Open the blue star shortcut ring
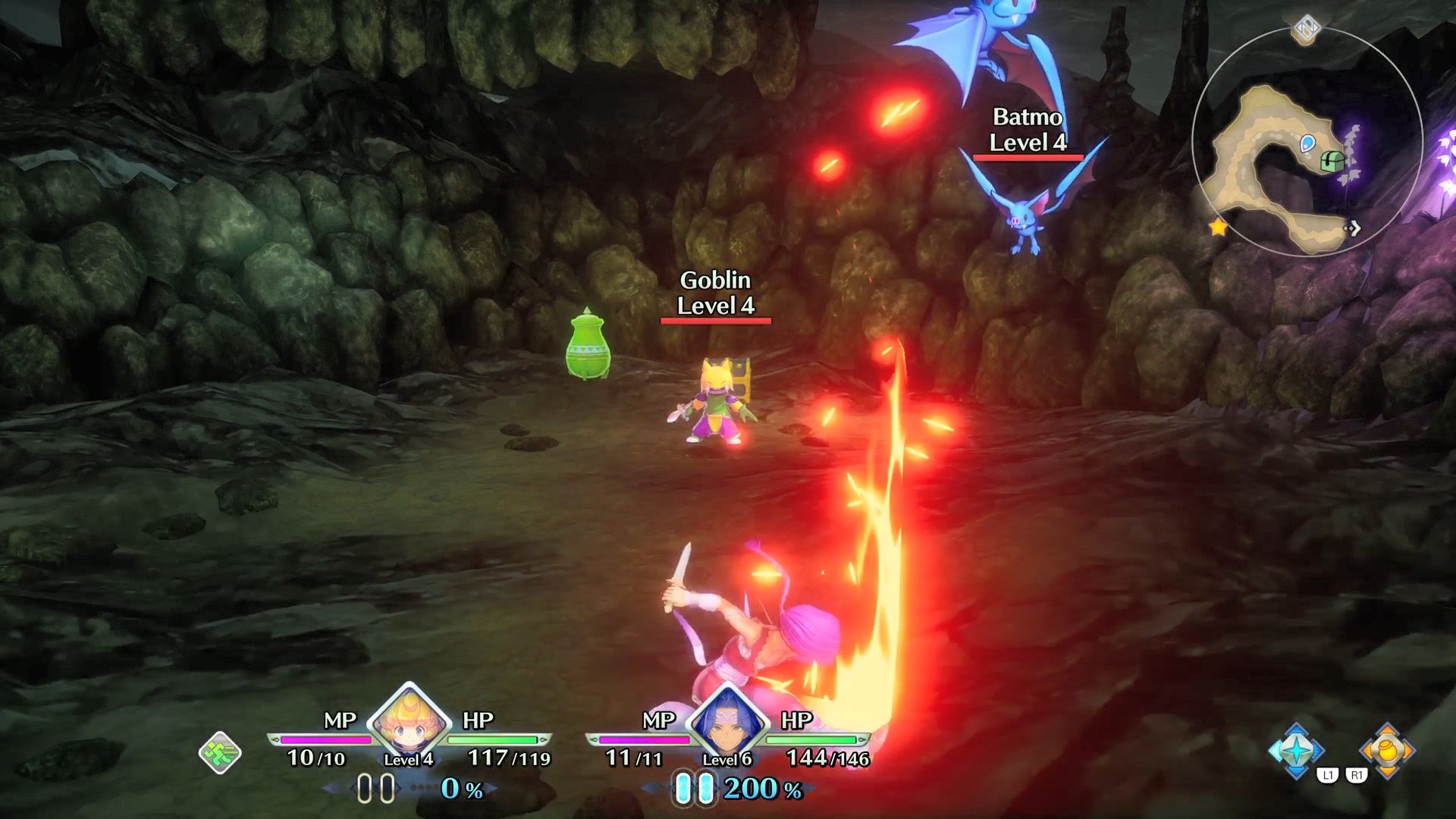 click(x=1296, y=751)
